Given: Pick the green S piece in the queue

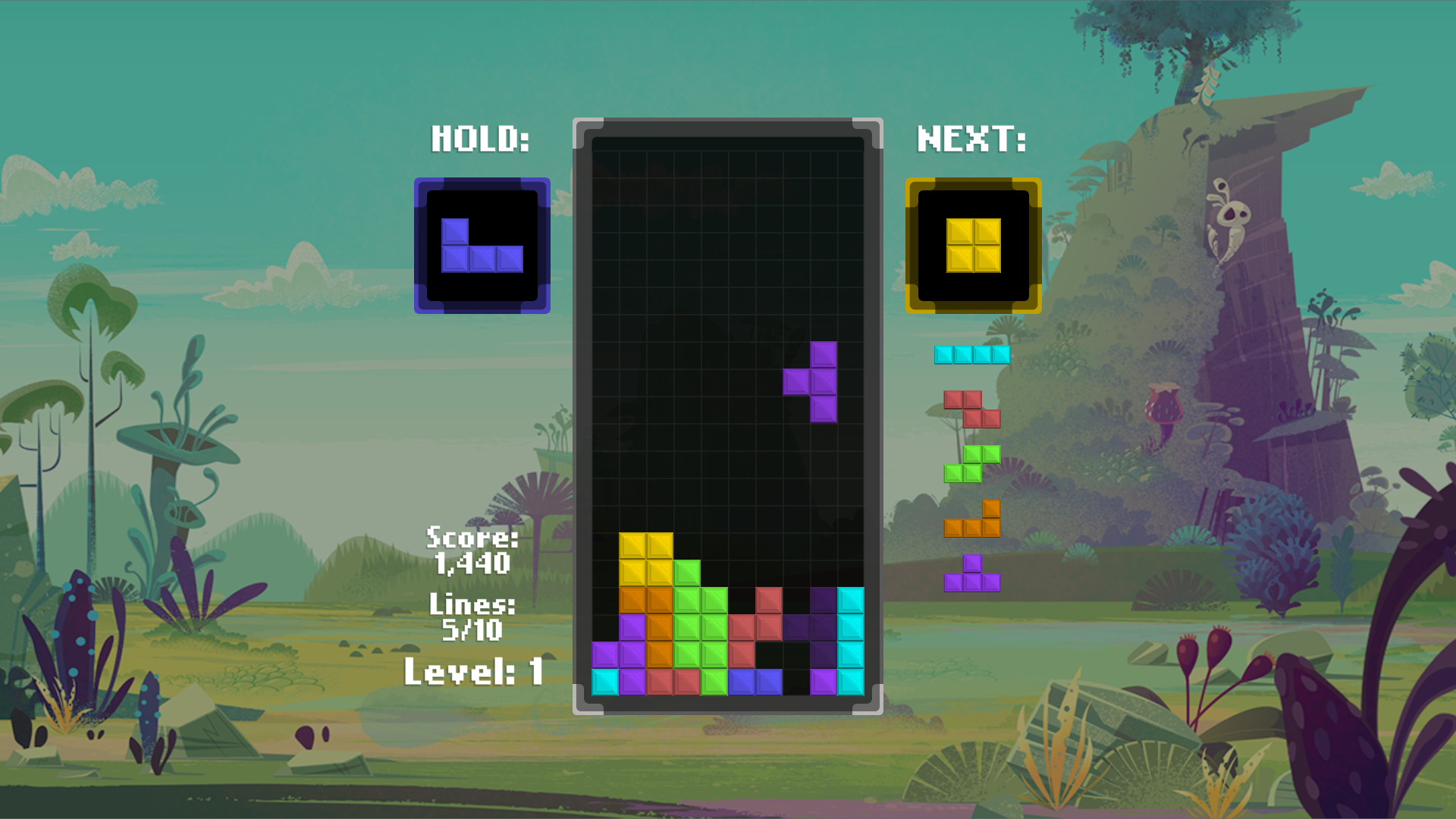Looking at the screenshot, I should tap(971, 464).
